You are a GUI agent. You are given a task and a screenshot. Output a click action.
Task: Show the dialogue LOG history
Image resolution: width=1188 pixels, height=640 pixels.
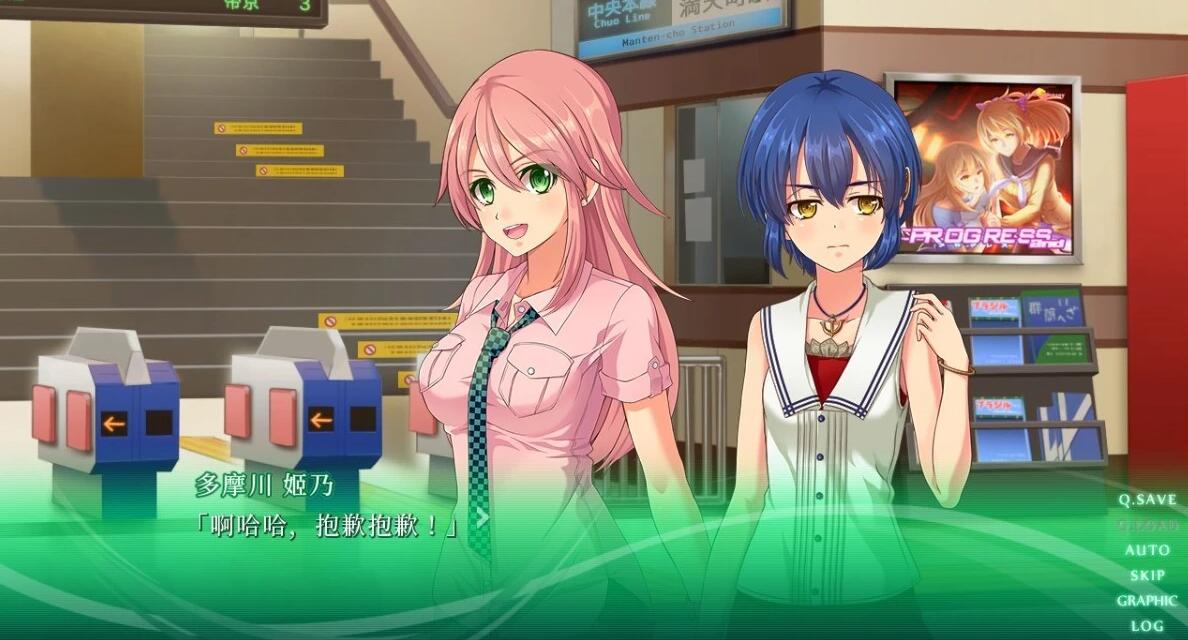point(1147,626)
